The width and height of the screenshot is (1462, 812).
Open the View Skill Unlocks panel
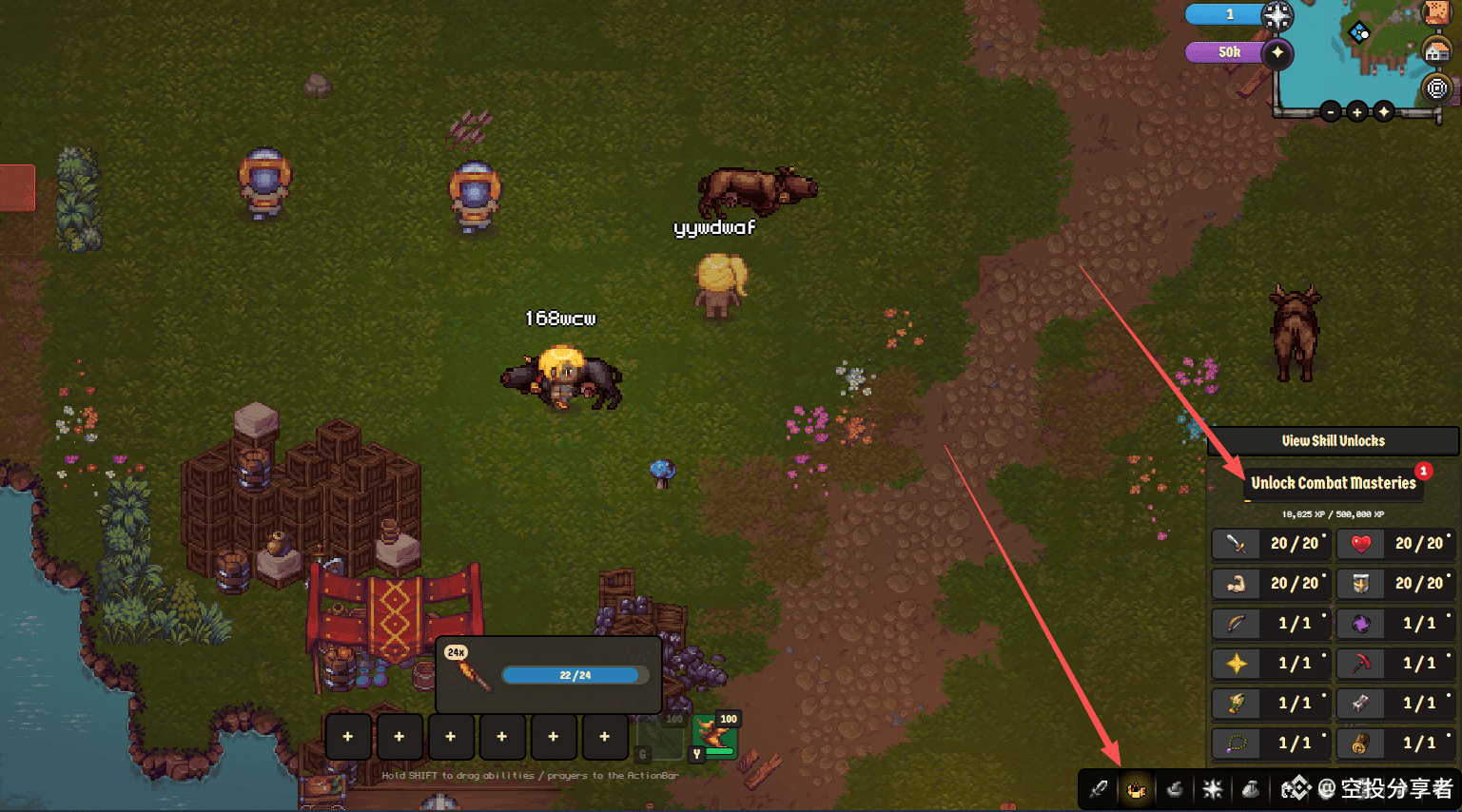pyautogui.click(x=1333, y=441)
